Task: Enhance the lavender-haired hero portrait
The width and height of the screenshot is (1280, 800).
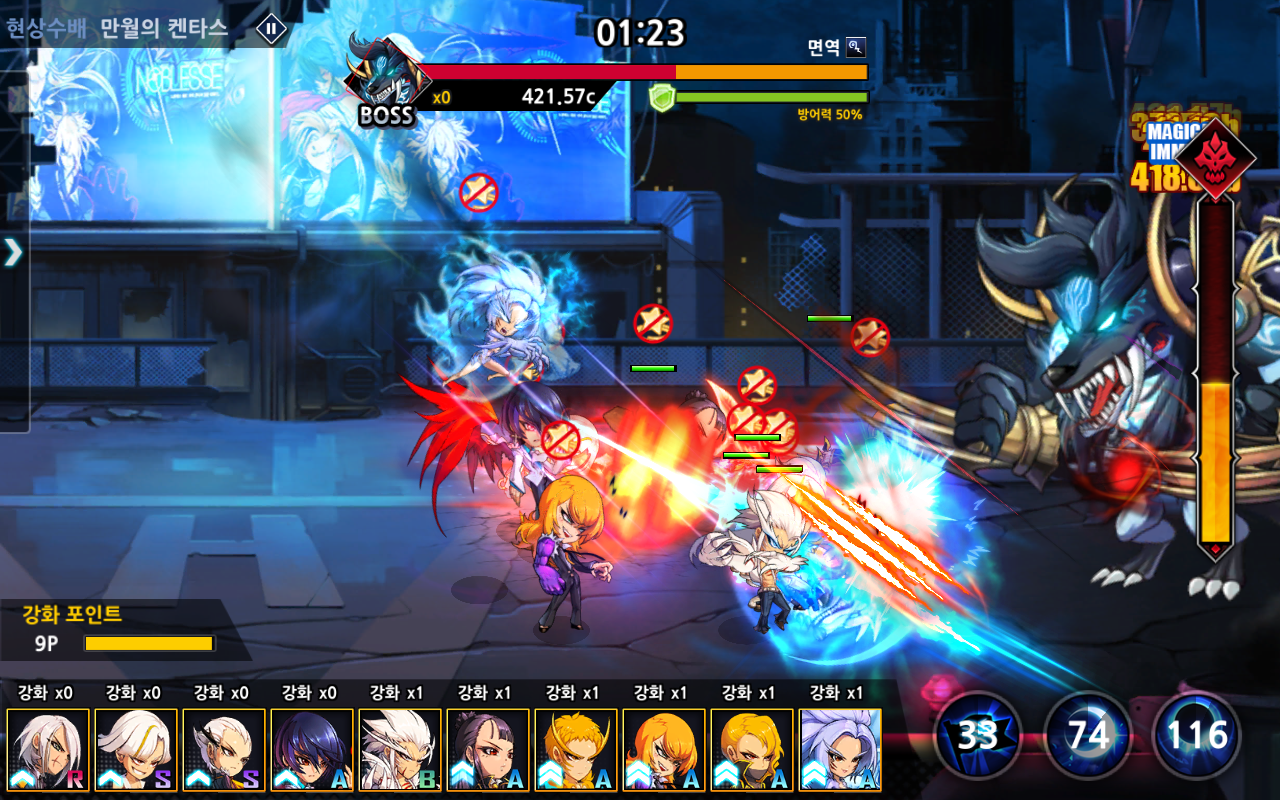Action: [x=840, y=750]
